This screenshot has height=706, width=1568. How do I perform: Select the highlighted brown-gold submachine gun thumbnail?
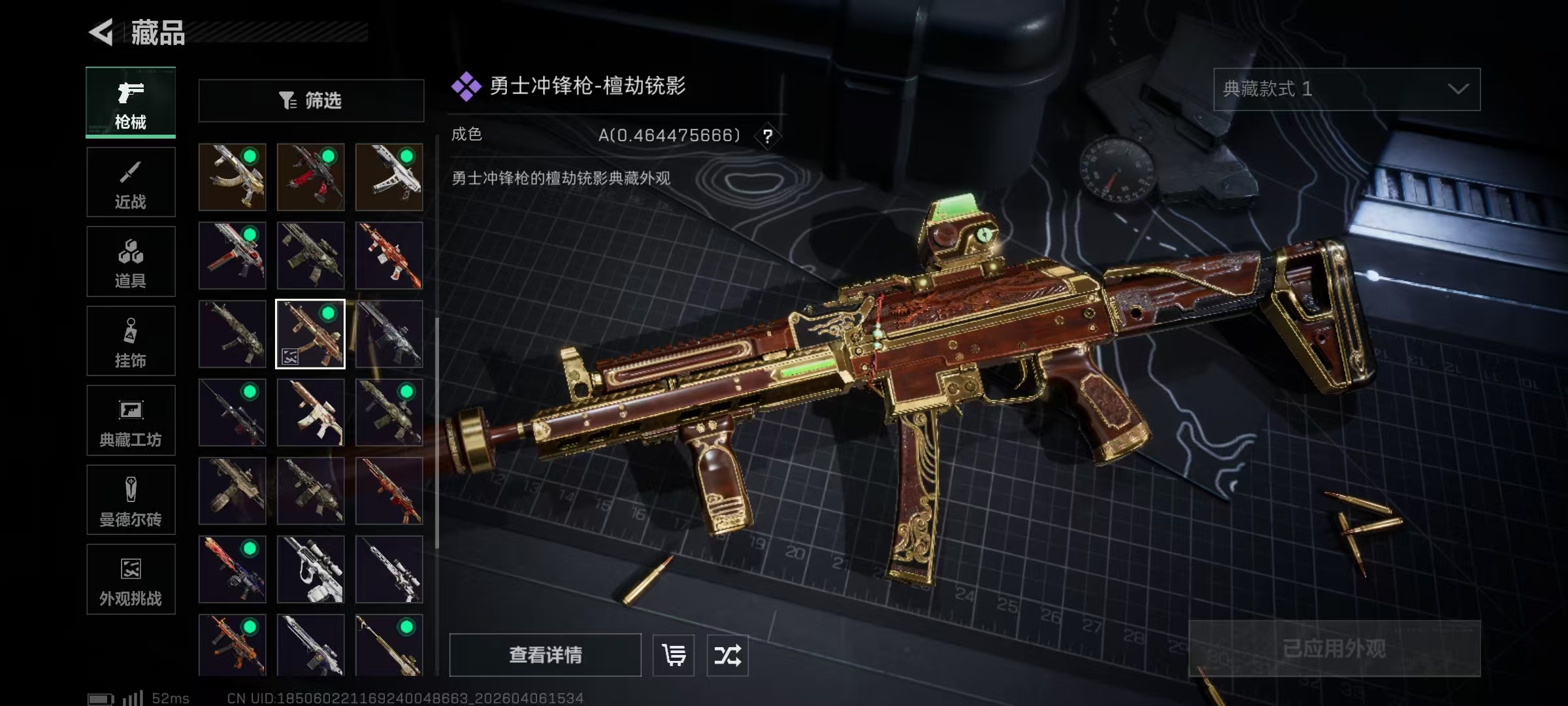point(310,334)
